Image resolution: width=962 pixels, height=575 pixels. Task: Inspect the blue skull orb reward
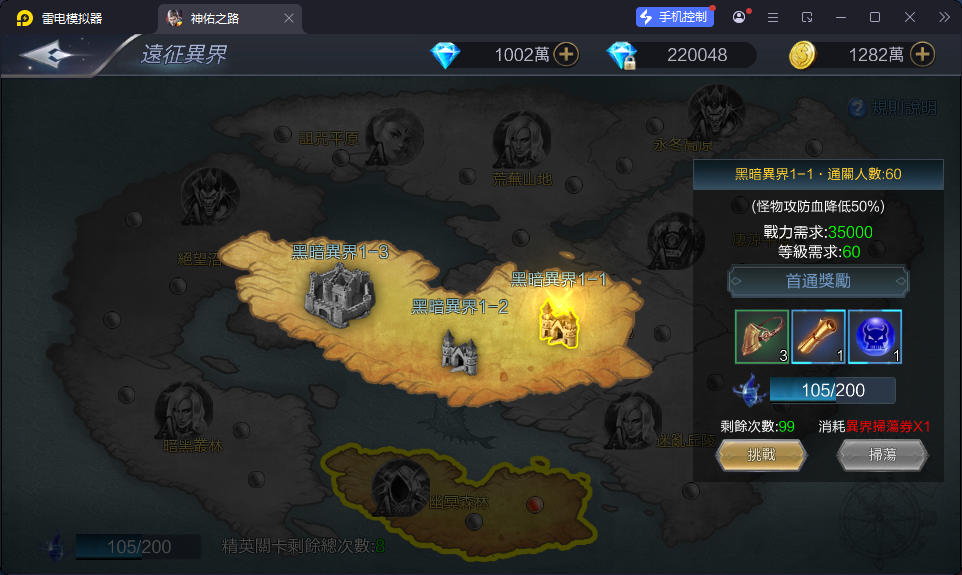point(875,337)
